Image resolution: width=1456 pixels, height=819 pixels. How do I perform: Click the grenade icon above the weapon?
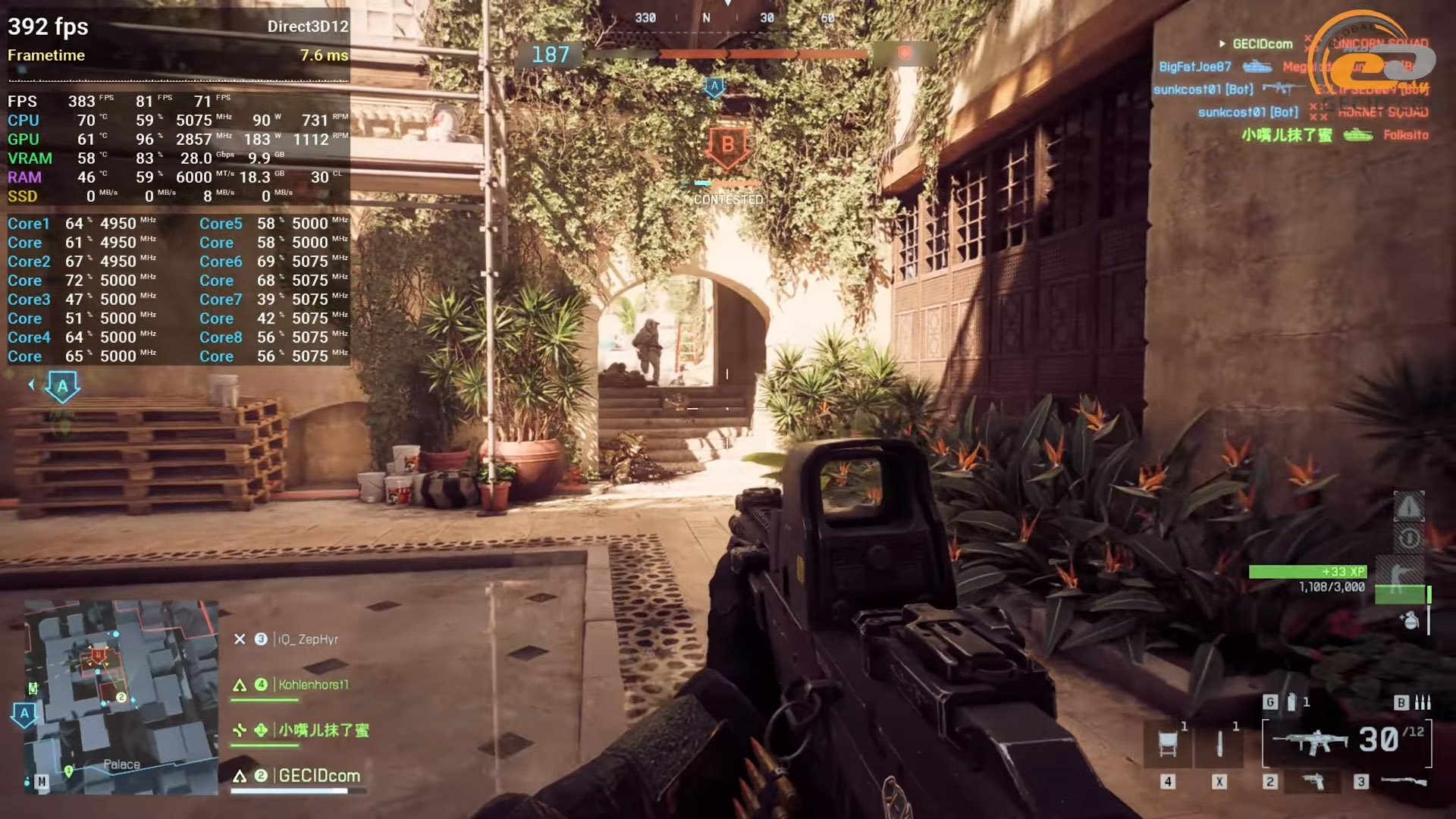pyautogui.click(x=1291, y=702)
